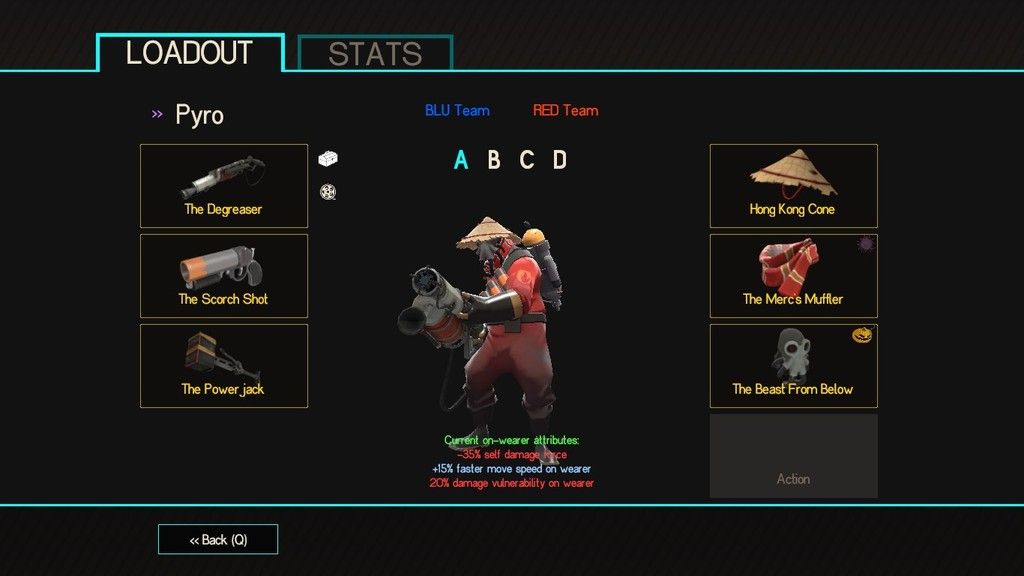Viewport: 1024px width, 576px height.
Task: Switch to the STATS tab
Action: pyautogui.click(x=375, y=54)
